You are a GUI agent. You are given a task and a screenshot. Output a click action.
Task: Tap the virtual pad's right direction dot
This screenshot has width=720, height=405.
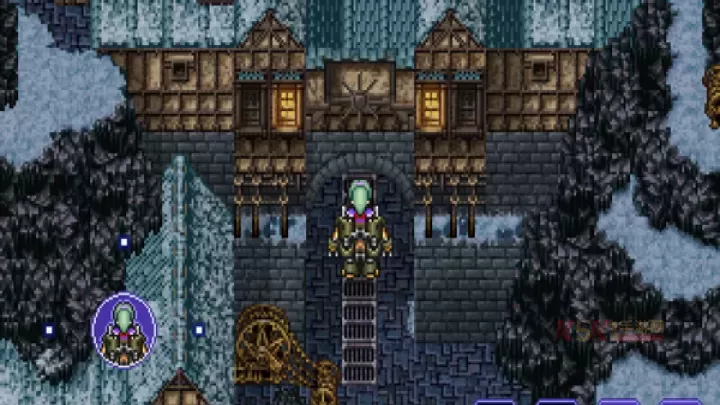tap(199, 329)
